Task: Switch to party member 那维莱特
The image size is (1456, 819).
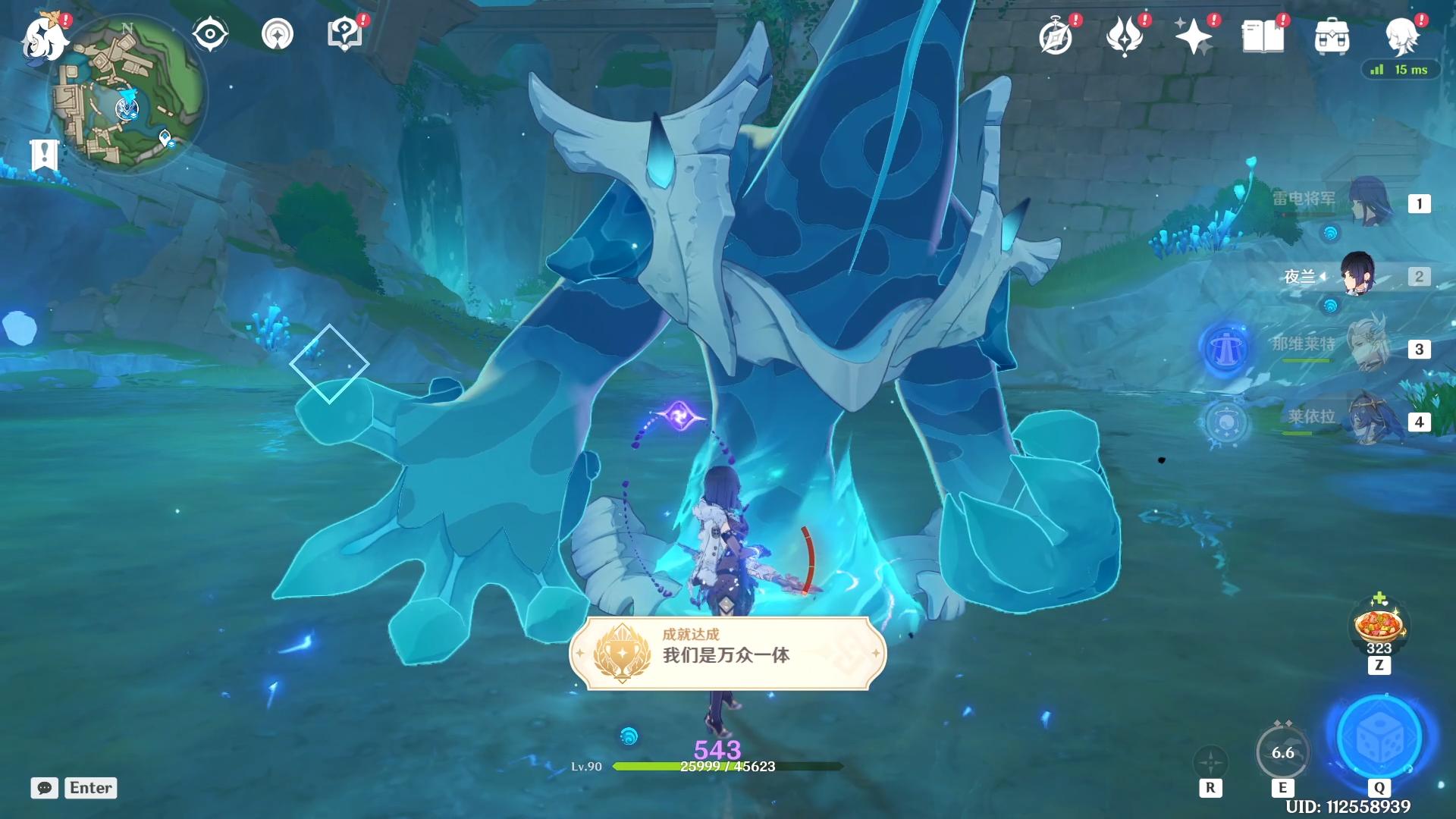Action: [1370, 348]
